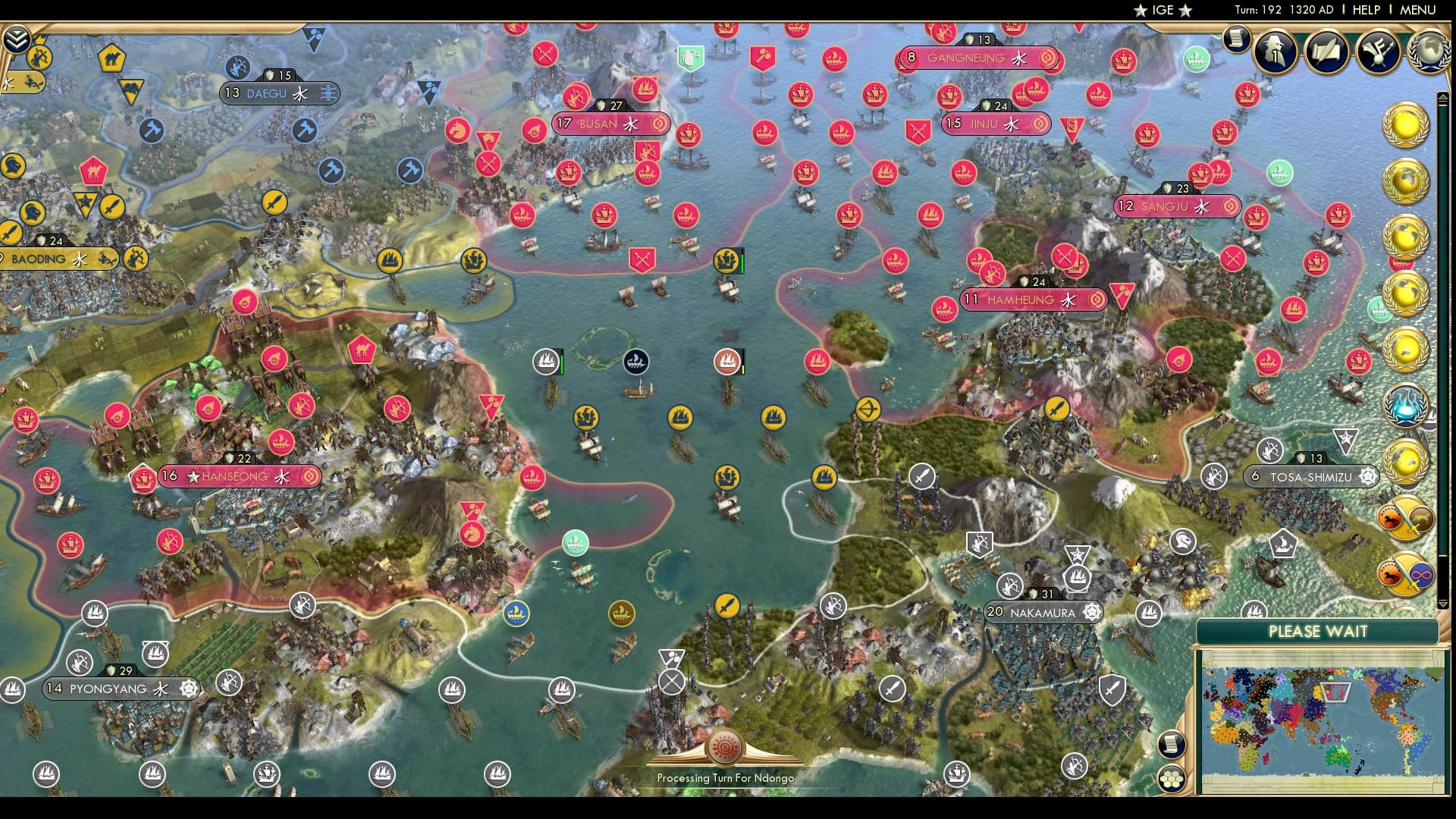Toggle the horse and sword combat option
Viewport: 1456px width, 819px height.
pyautogui.click(x=1409, y=517)
